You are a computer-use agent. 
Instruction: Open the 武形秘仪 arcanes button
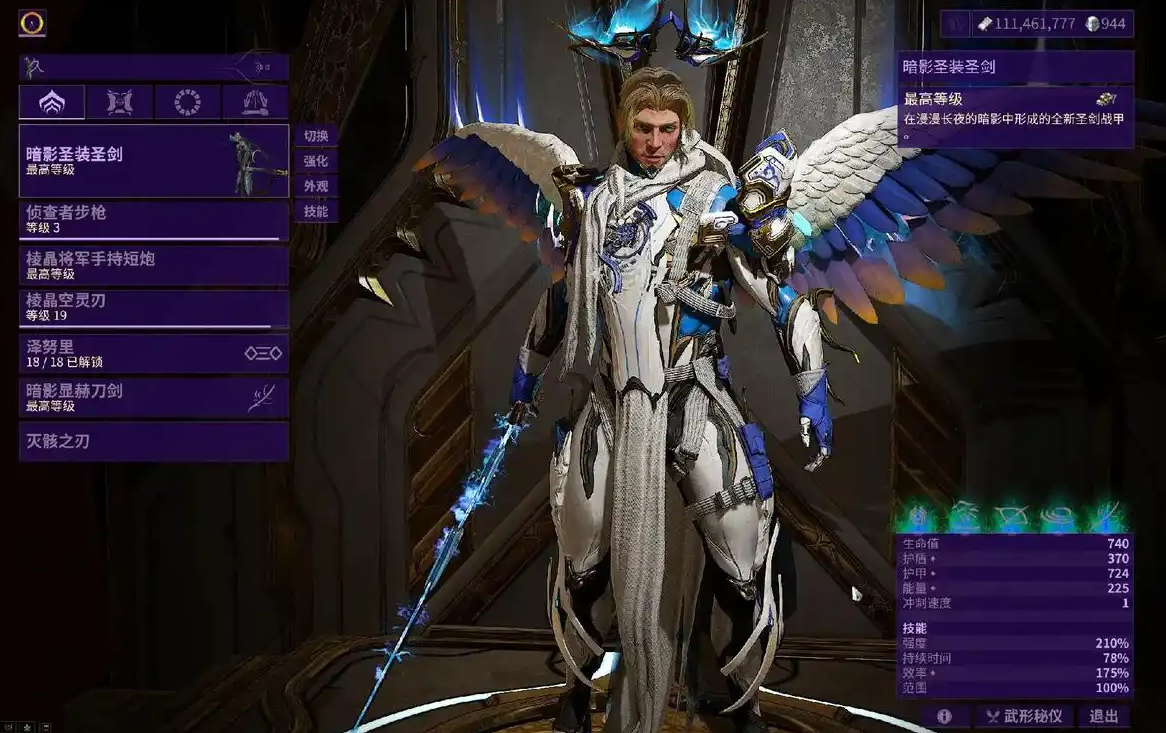pyautogui.click(x=1024, y=716)
